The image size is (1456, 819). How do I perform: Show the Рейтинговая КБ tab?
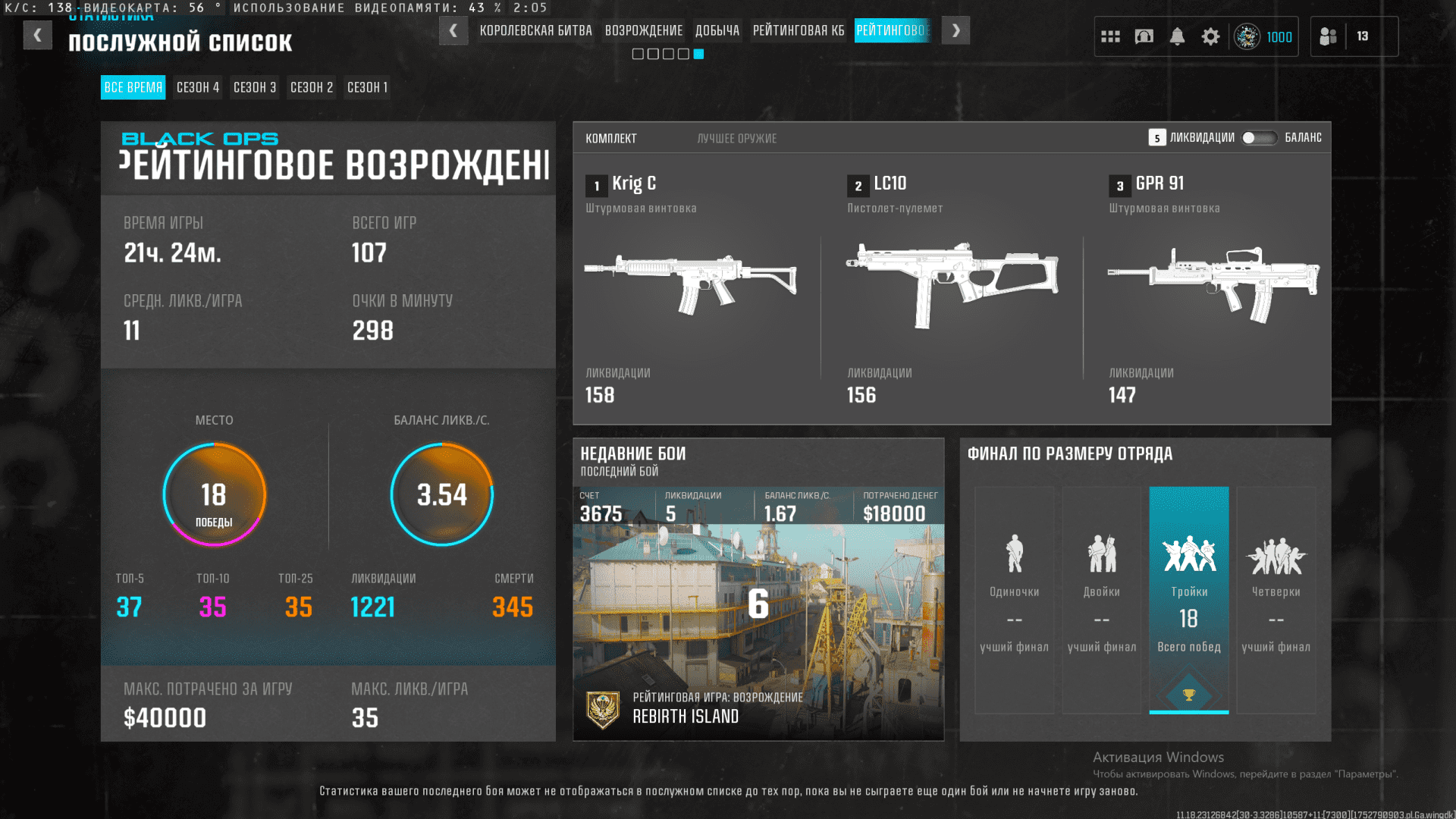coord(798,31)
